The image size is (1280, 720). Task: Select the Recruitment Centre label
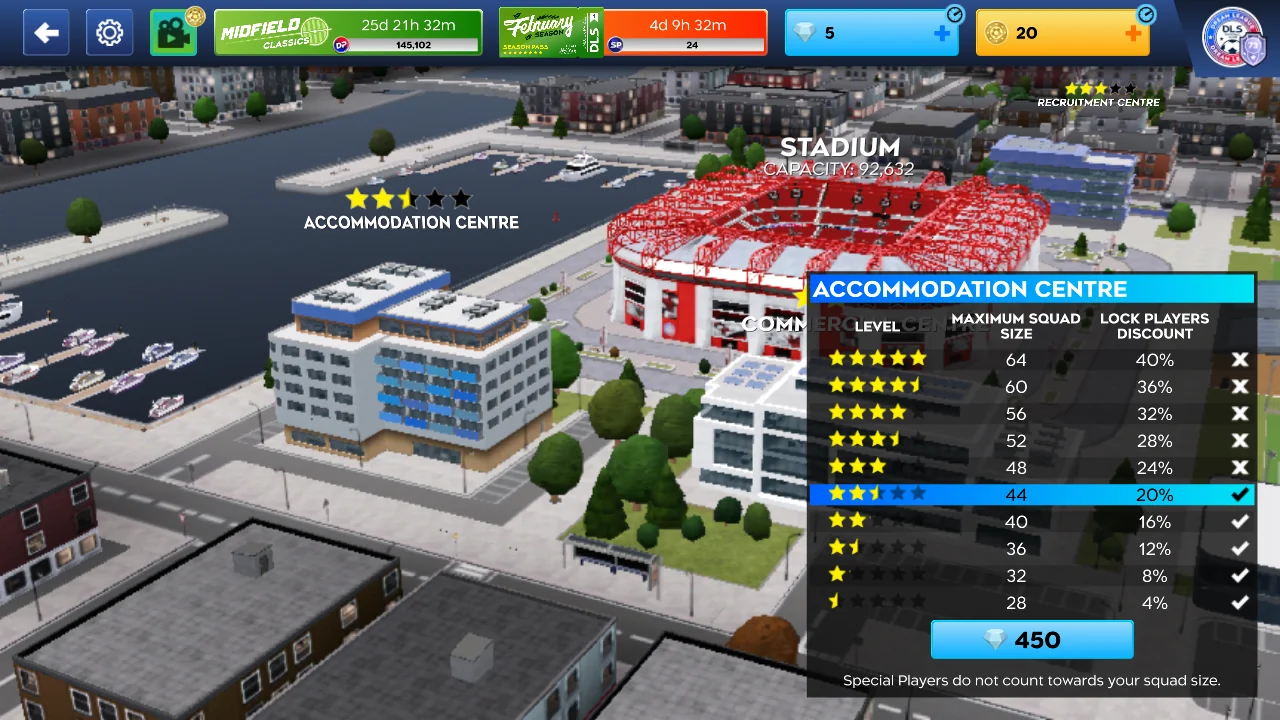(1098, 101)
